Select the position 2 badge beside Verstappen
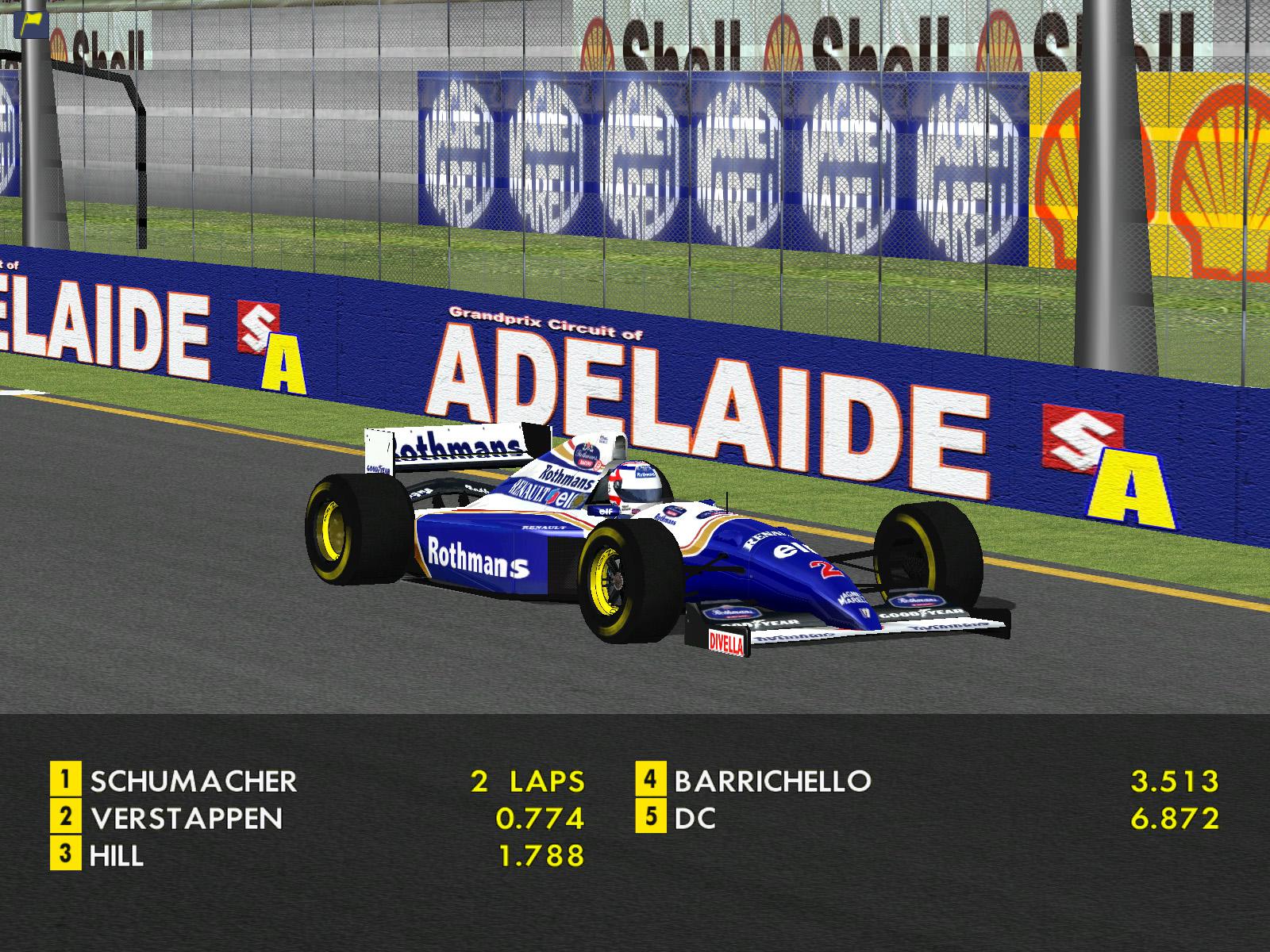The height and width of the screenshot is (952, 1270). (x=67, y=817)
